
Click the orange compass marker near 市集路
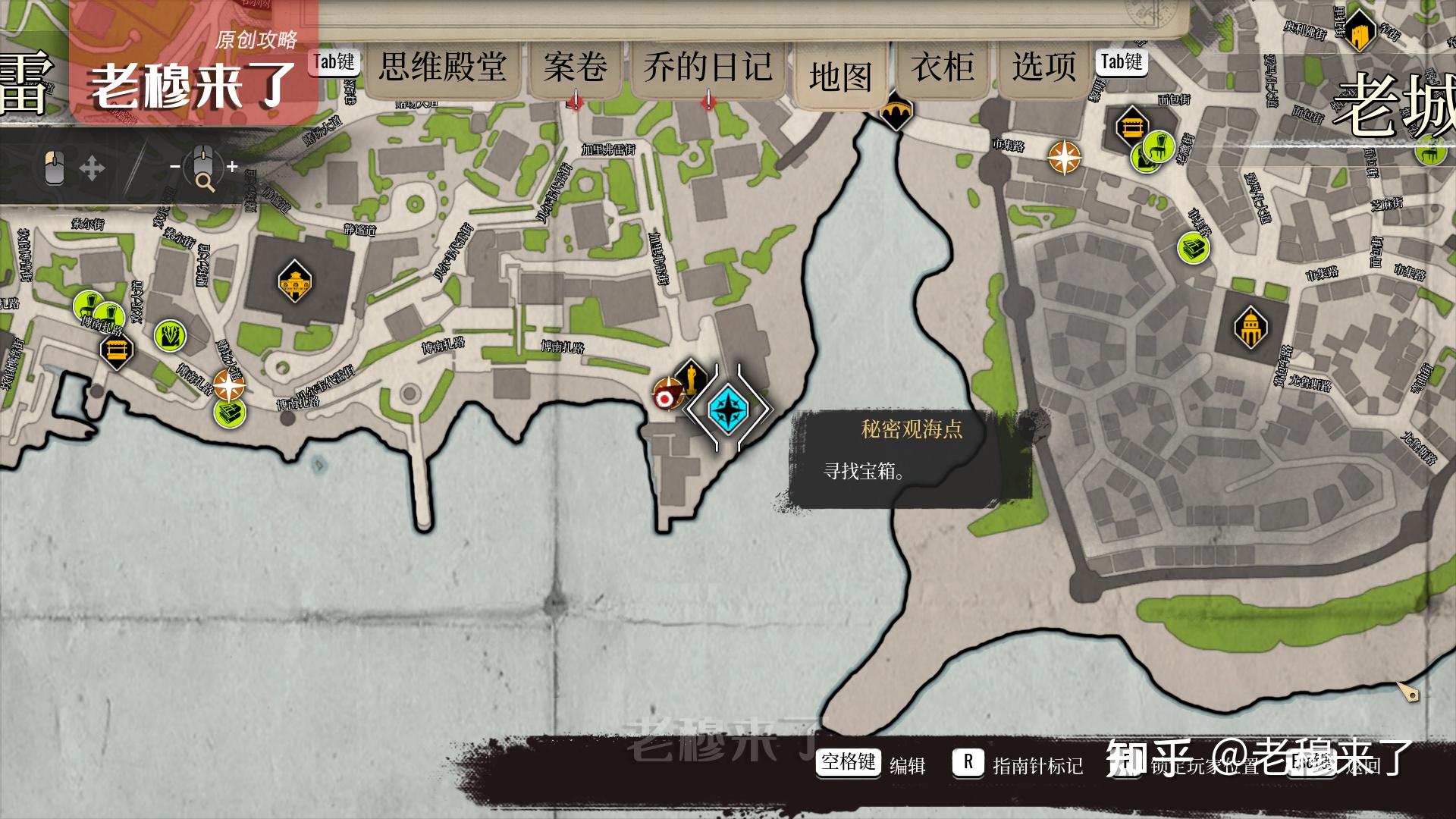pos(1065,158)
